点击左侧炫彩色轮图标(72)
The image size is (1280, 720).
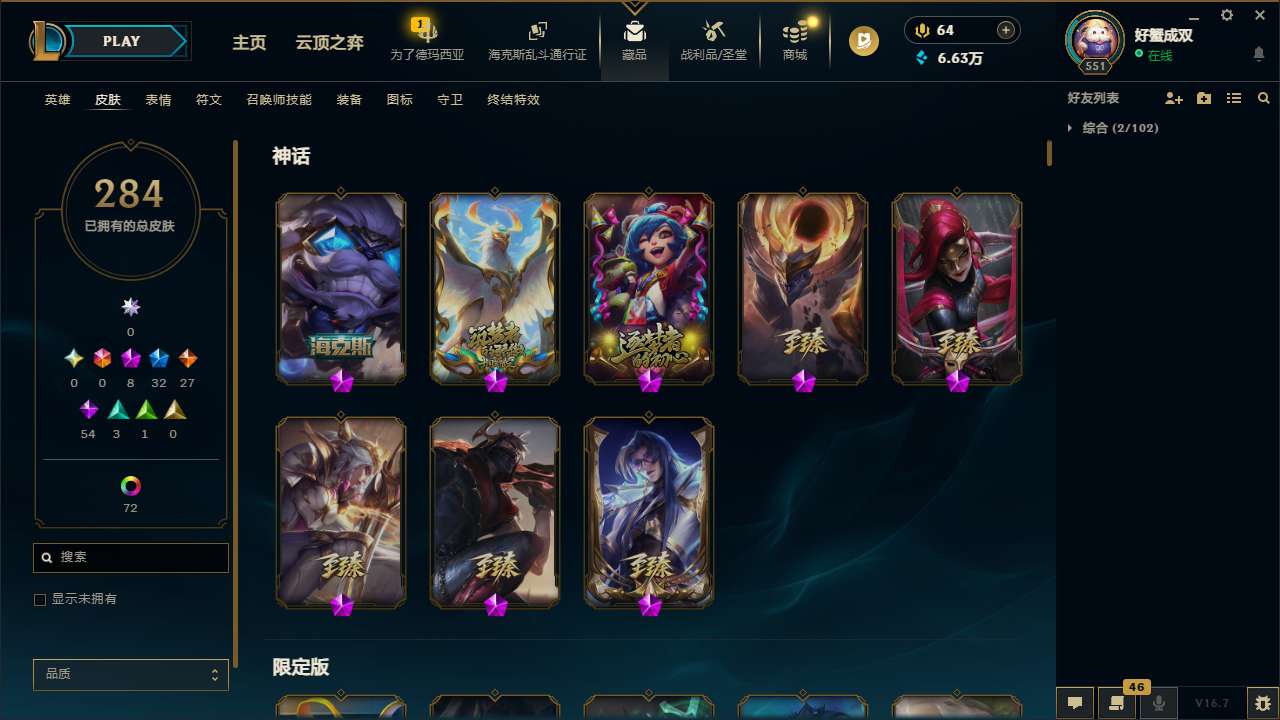pyautogui.click(x=130, y=487)
